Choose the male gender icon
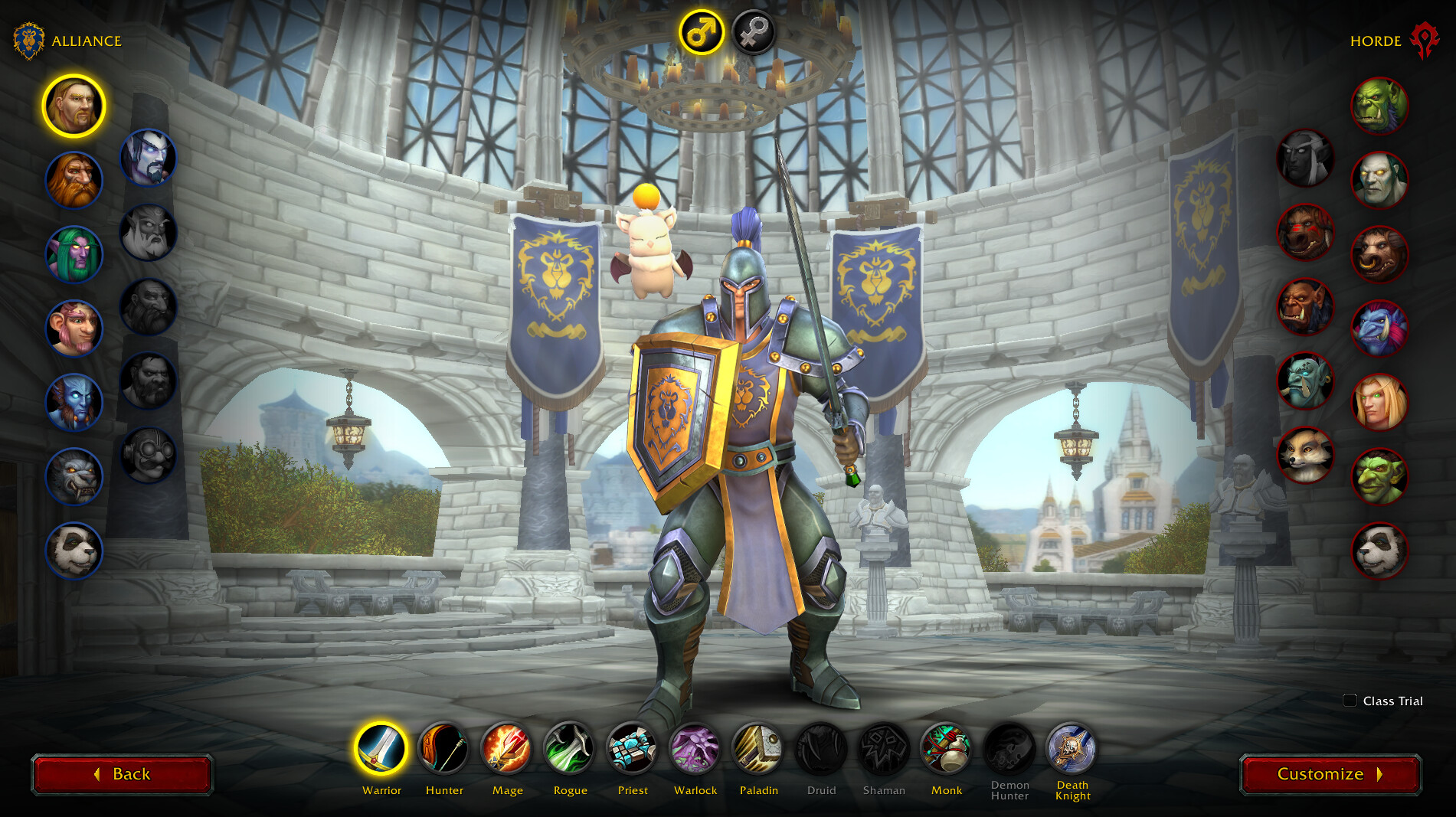The image size is (1456, 817). pyautogui.click(x=701, y=32)
